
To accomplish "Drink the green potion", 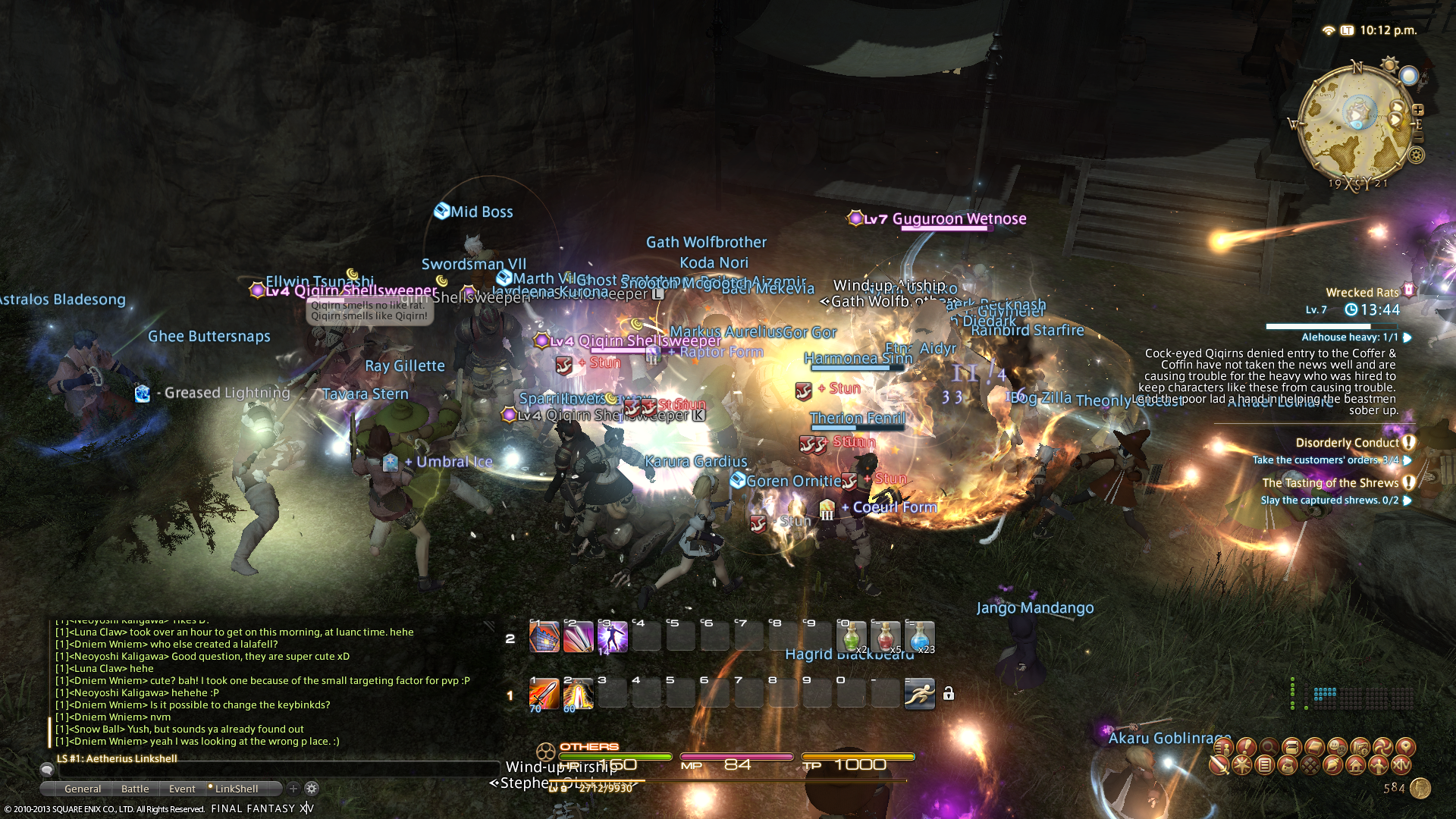I will pyautogui.click(x=851, y=637).
